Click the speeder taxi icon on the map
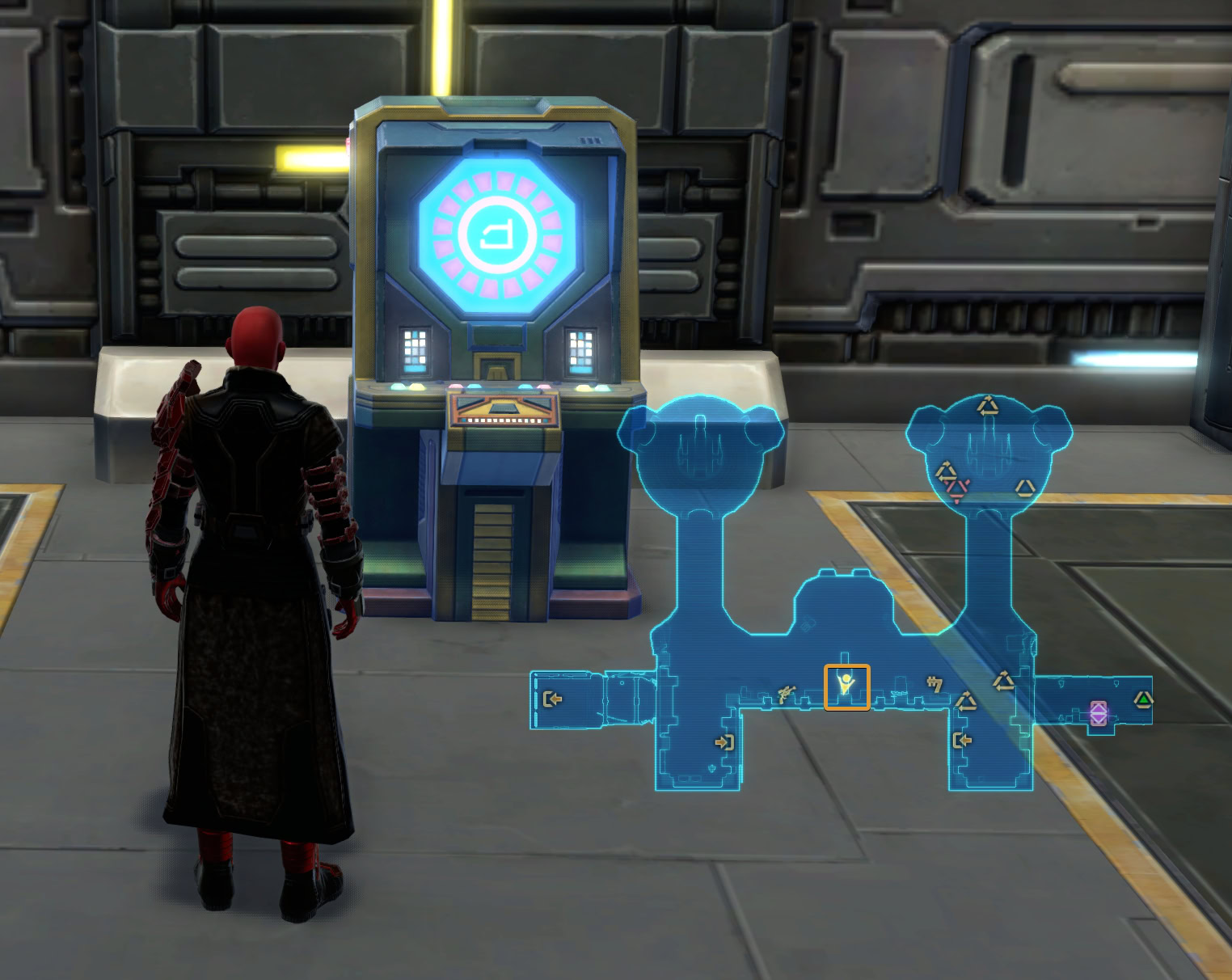This screenshot has height=980, width=1232. (935, 682)
